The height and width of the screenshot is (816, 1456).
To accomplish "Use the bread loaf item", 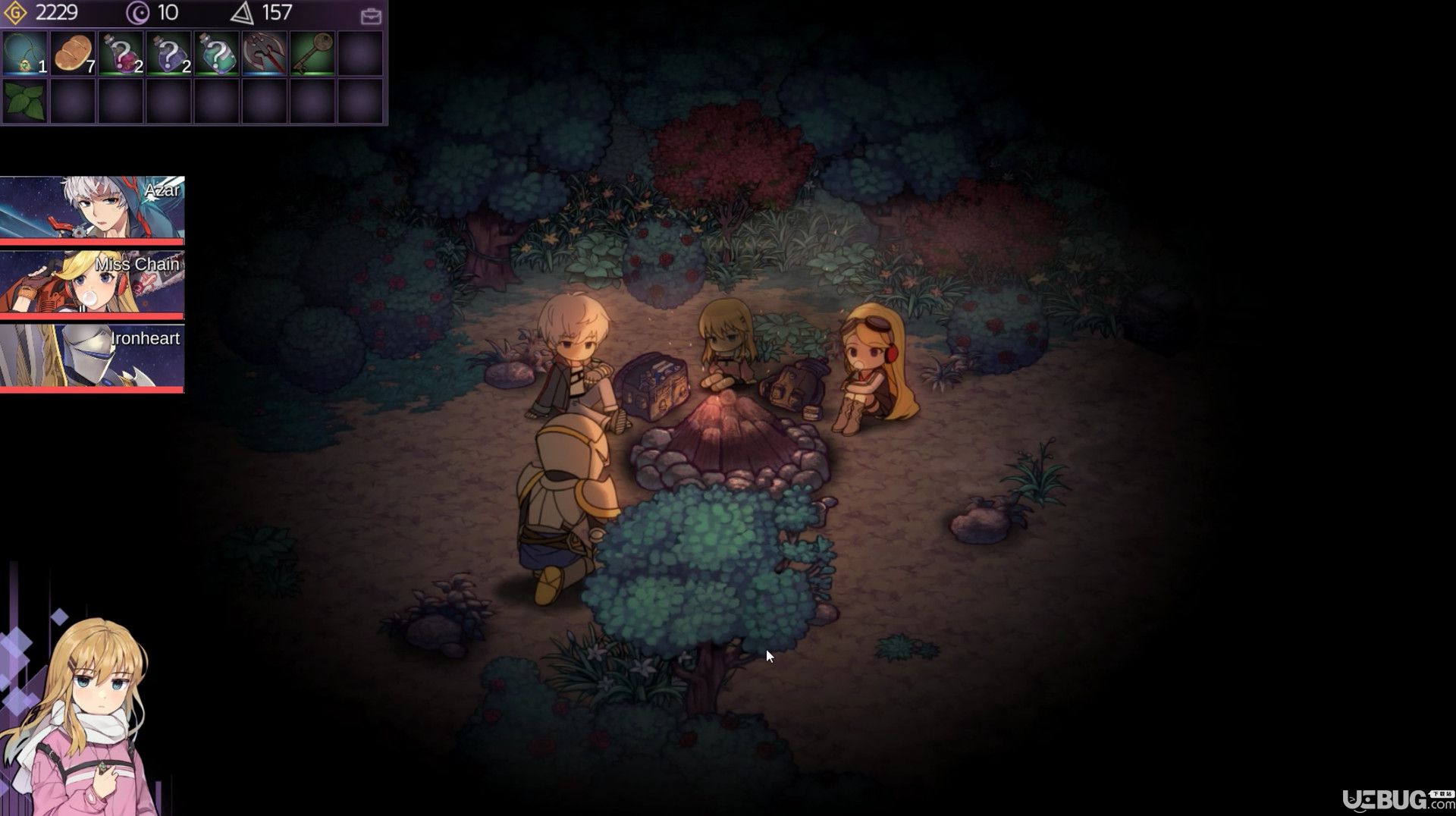I will pyautogui.click(x=73, y=53).
